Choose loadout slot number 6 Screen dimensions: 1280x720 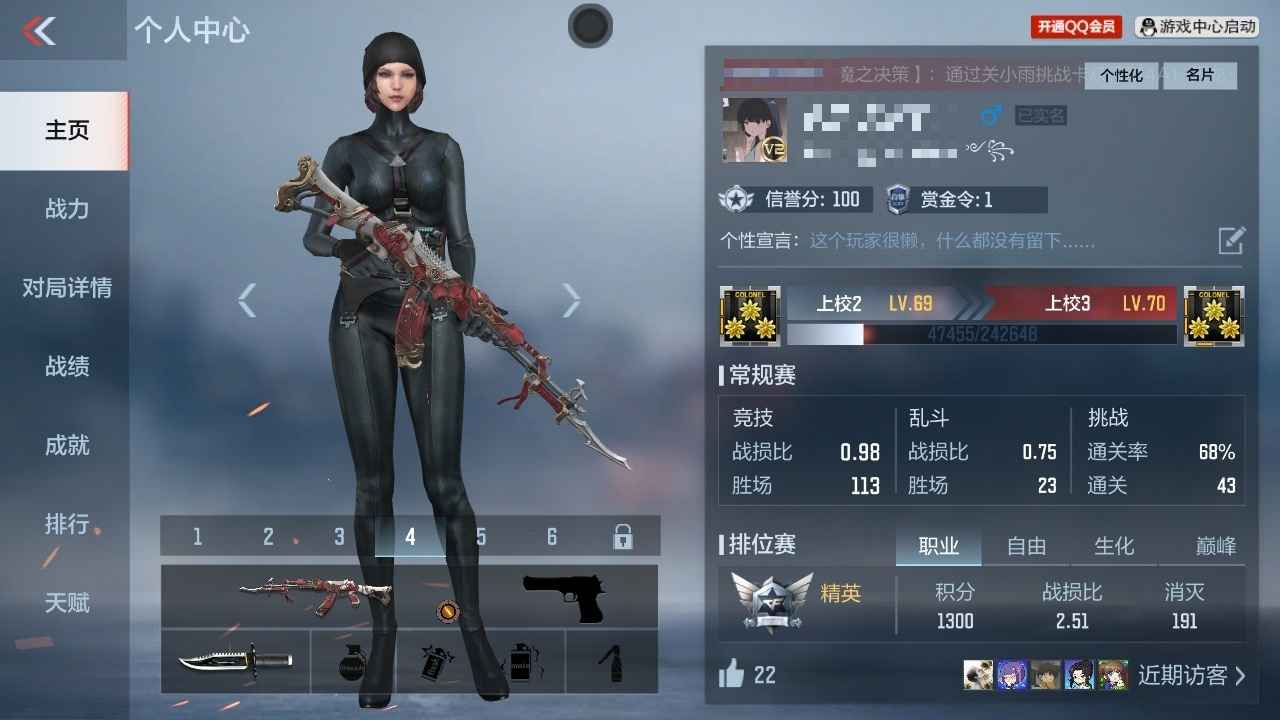551,537
